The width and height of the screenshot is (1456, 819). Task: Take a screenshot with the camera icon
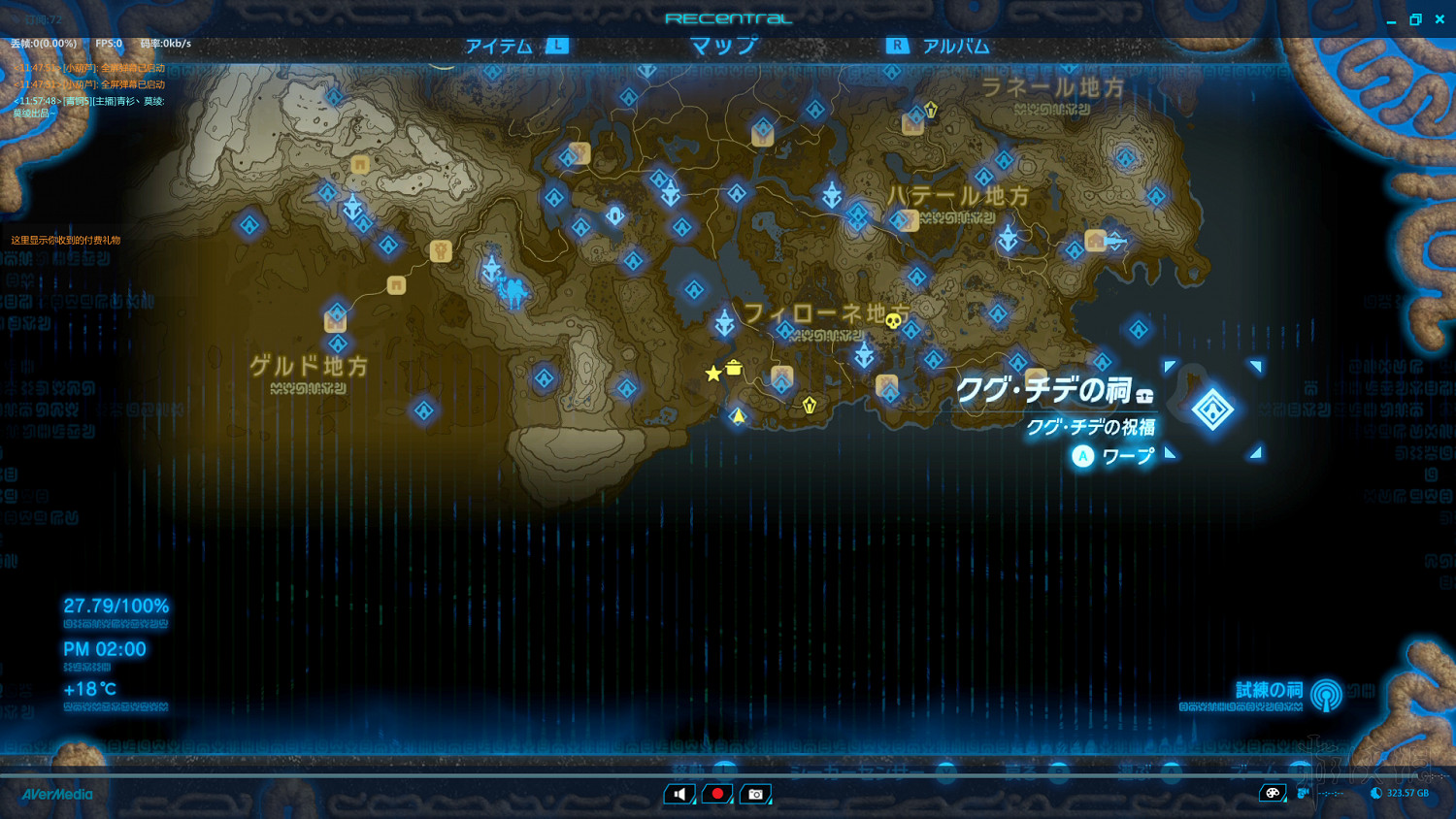[755, 793]
